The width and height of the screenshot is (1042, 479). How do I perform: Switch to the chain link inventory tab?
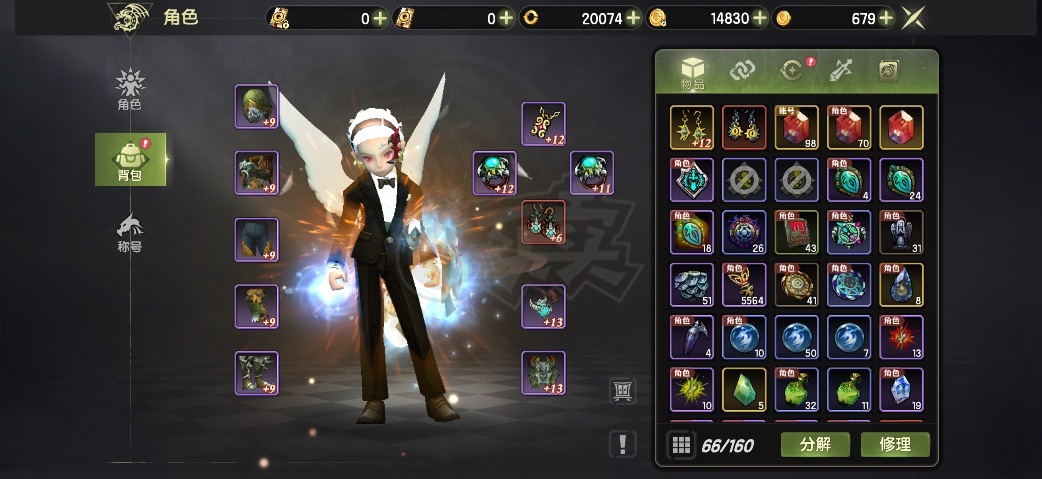741,70
